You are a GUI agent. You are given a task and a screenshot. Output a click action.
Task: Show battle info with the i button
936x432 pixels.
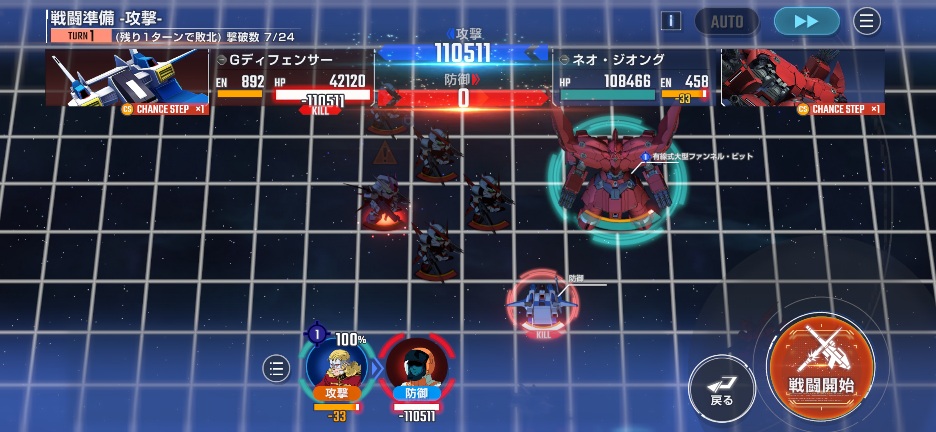coord(672,21)
